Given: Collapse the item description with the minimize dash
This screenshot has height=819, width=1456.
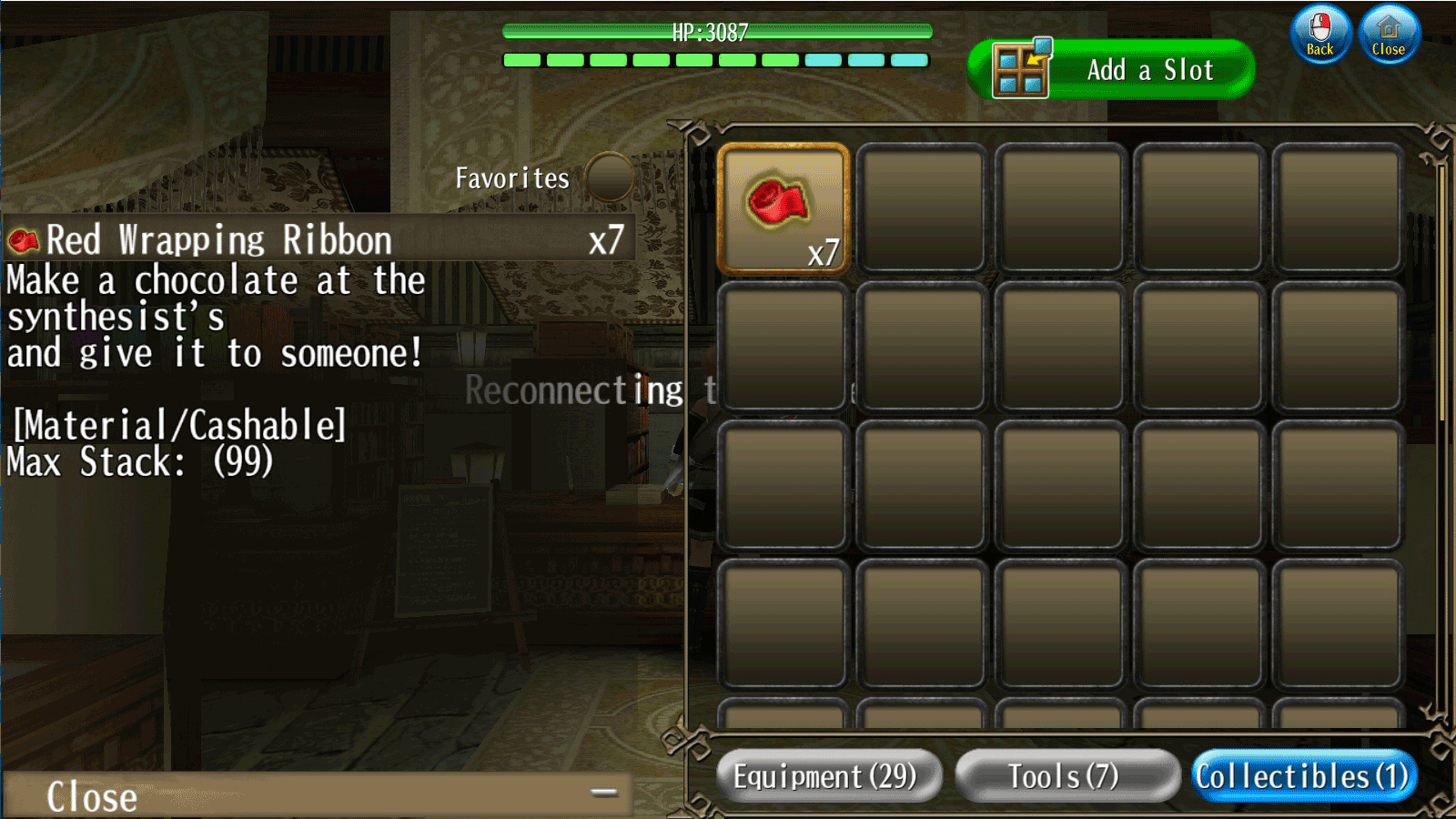Looking at the screenshot, I should (x=603, y=792).
